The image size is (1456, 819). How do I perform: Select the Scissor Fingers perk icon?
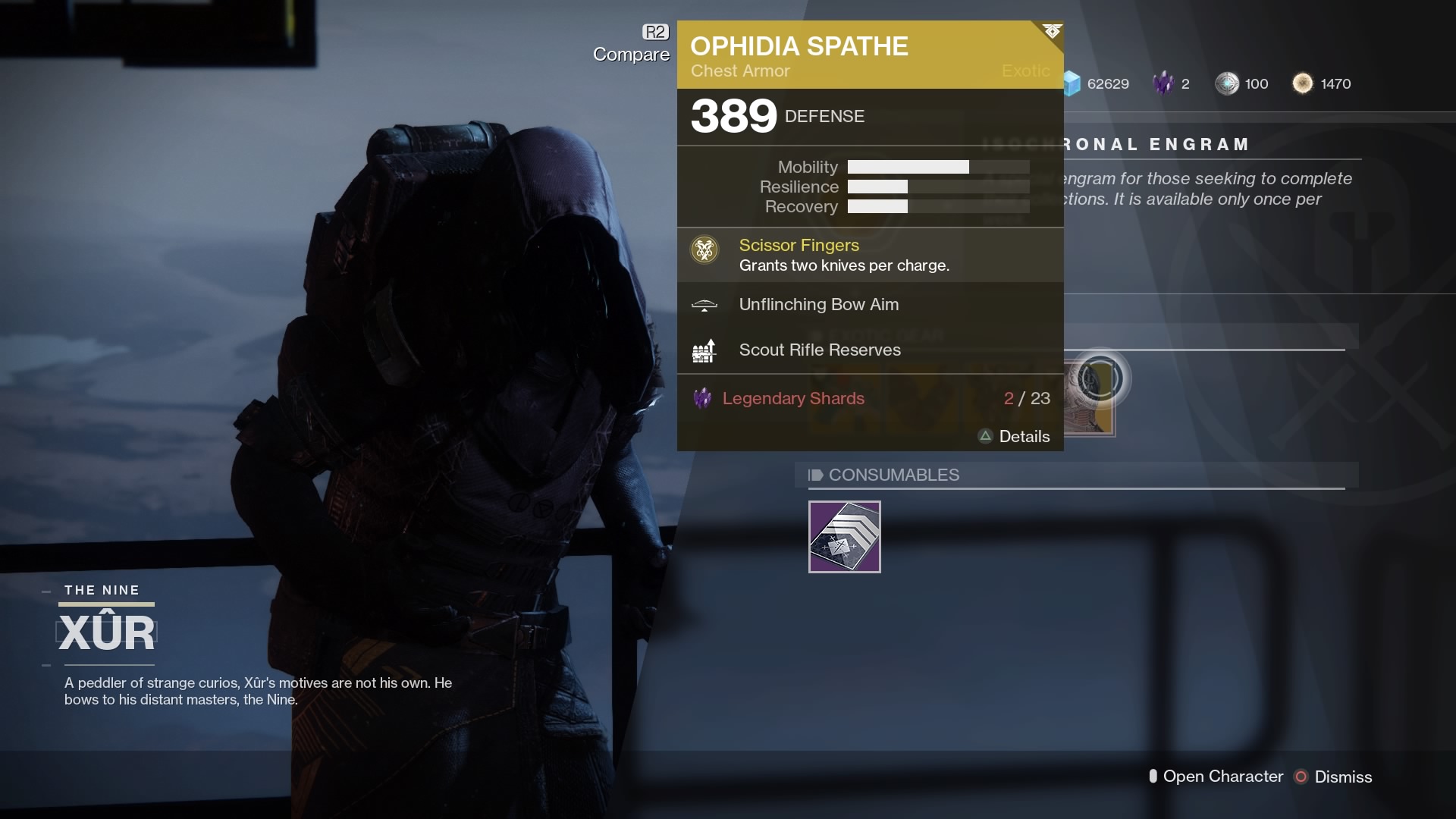tap(704, 250)
